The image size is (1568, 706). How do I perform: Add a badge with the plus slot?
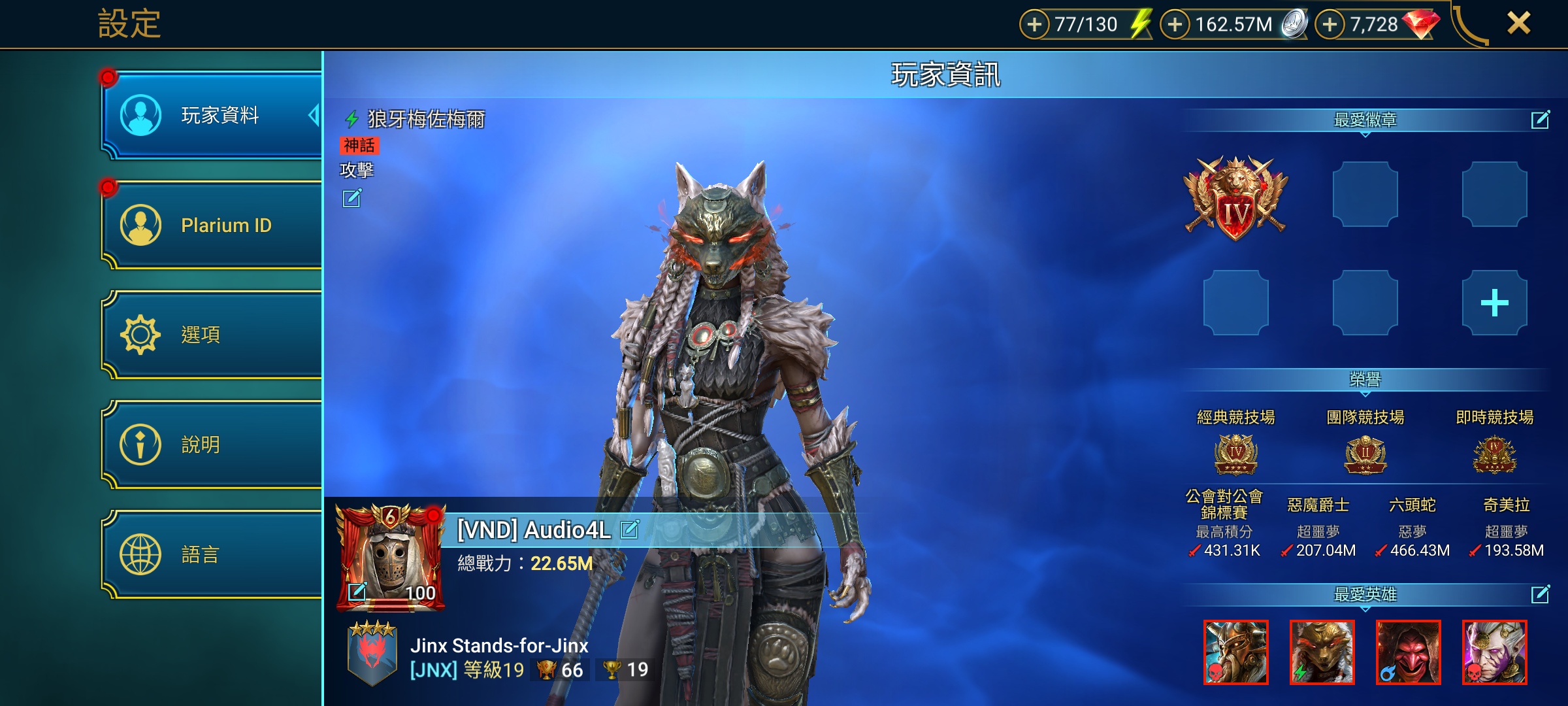point(1494,303)
